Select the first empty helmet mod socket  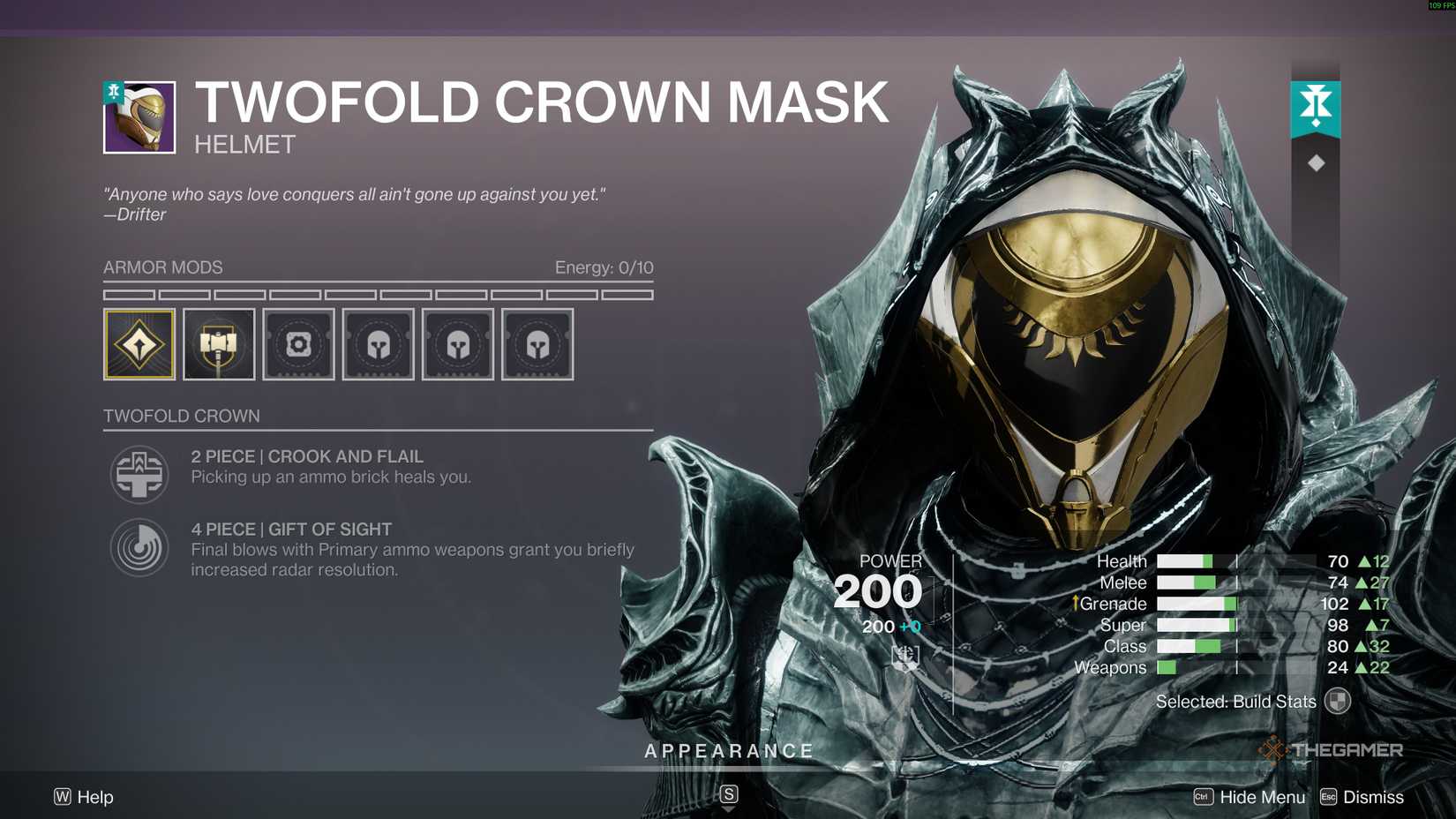(378, 344)
